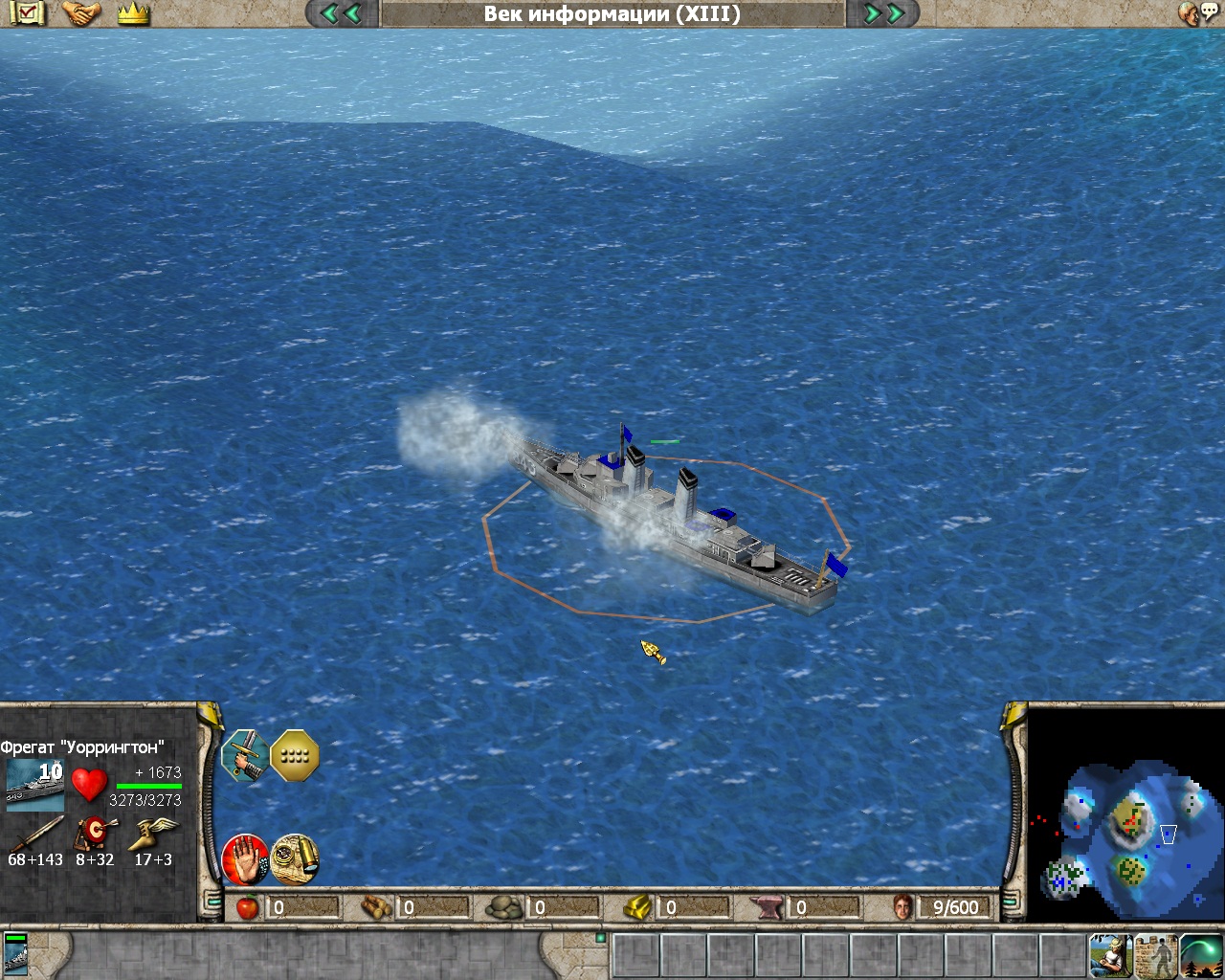Click the golden crown icon

coord(134,13)
